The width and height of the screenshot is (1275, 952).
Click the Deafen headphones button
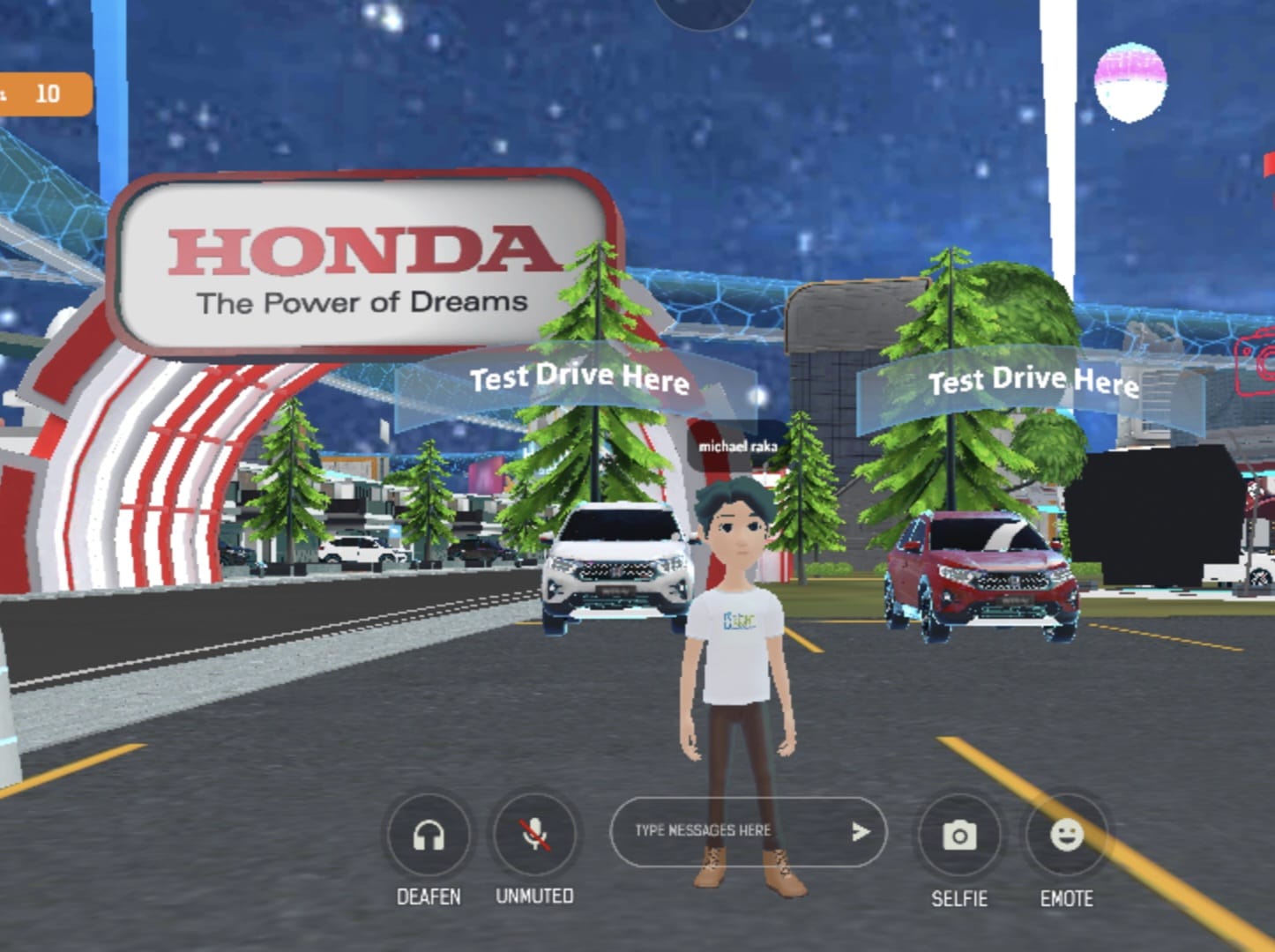point(429,835)
